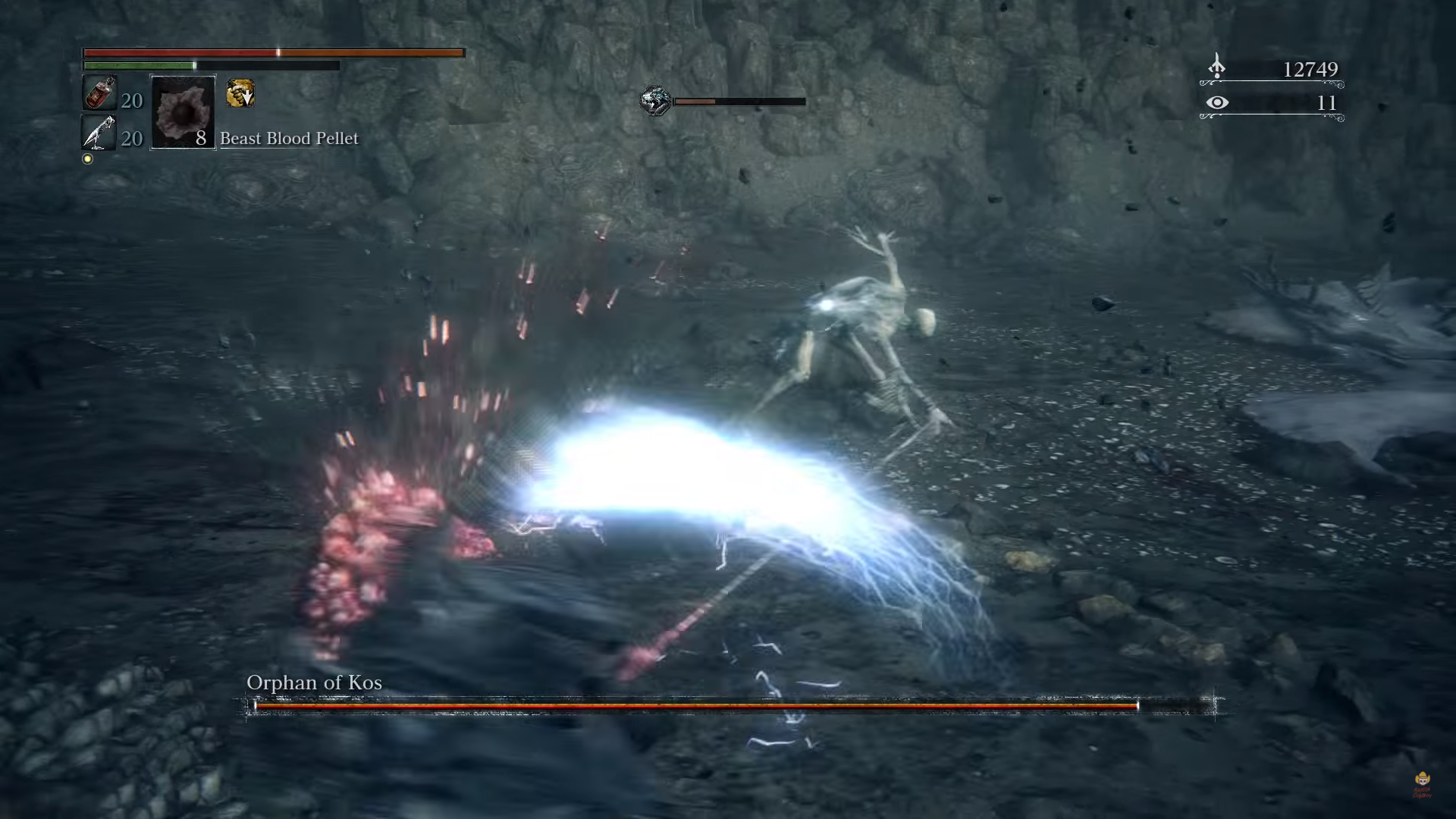Select the Blood Vial icon

(x=99, y=94)
